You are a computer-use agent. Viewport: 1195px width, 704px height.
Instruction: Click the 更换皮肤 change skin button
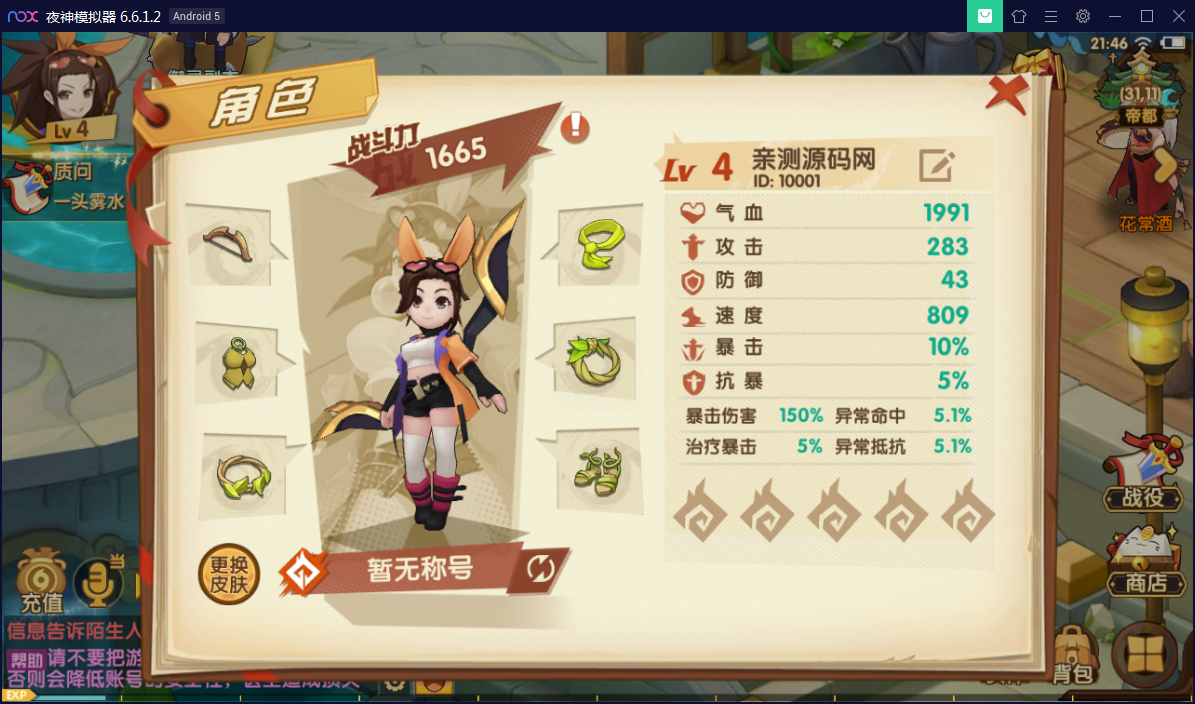pos(229,574)
